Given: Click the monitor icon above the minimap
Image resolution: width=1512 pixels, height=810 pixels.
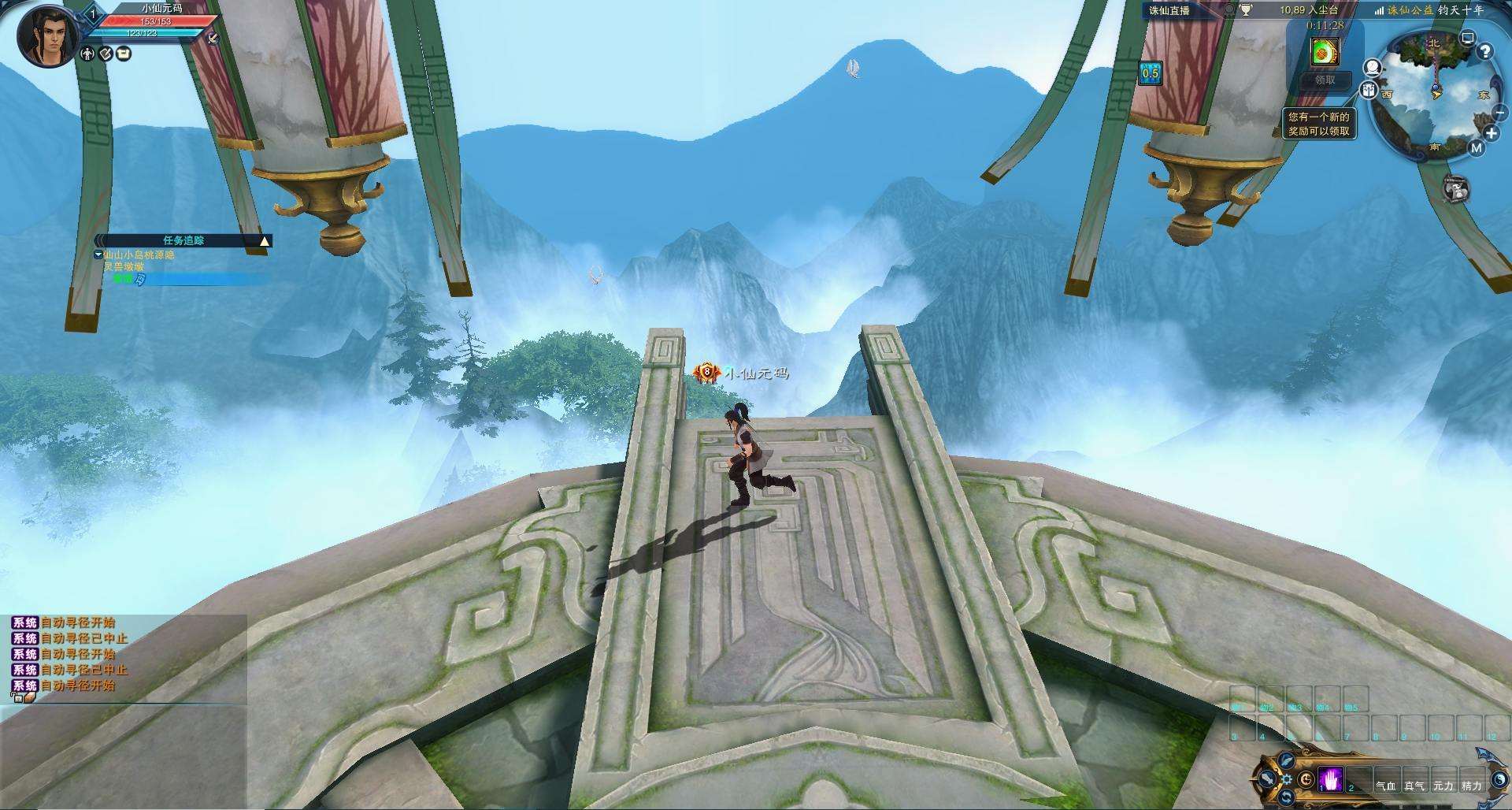Looking at the screenshot, I should click(1467, 37).
